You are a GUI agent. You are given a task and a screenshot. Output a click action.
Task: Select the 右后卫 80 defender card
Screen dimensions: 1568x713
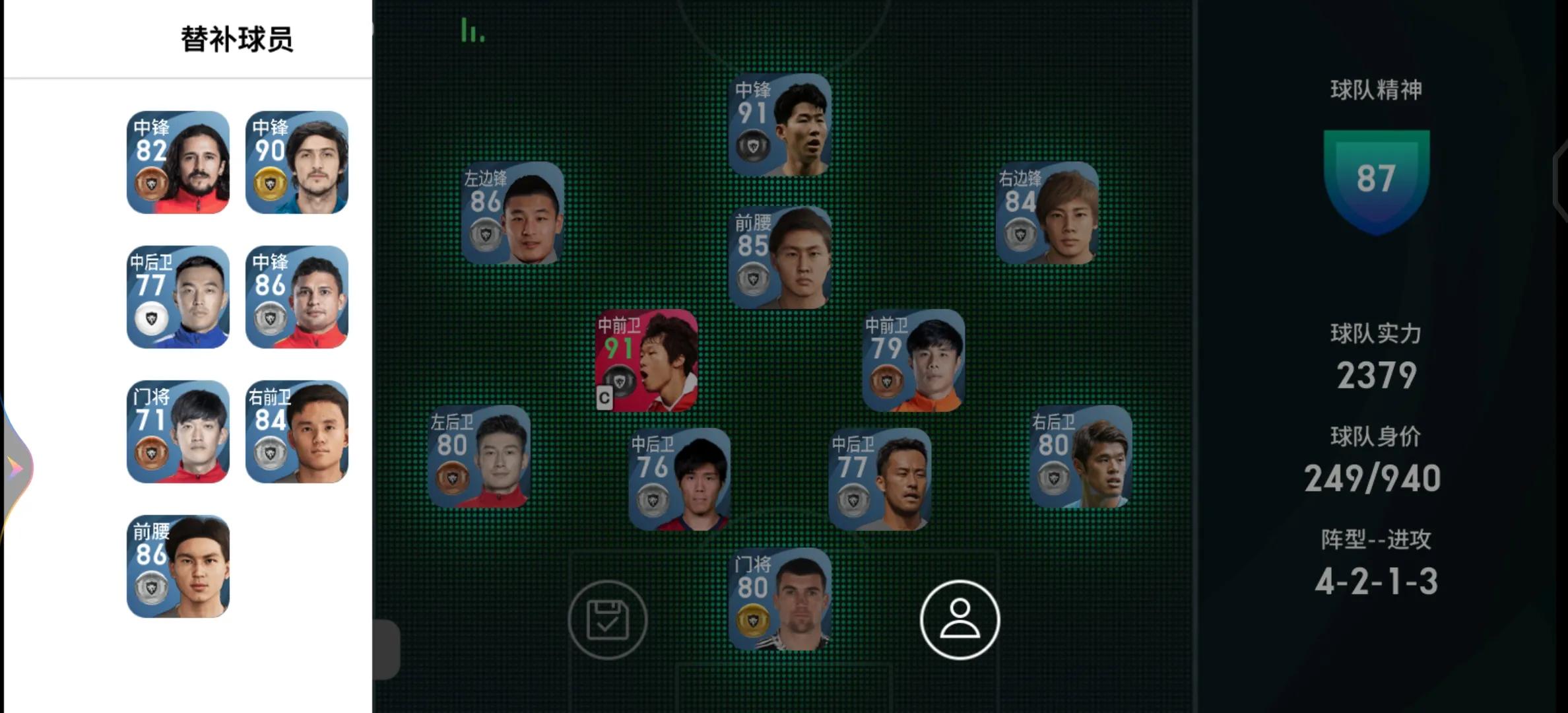[x=1080, y=456]
